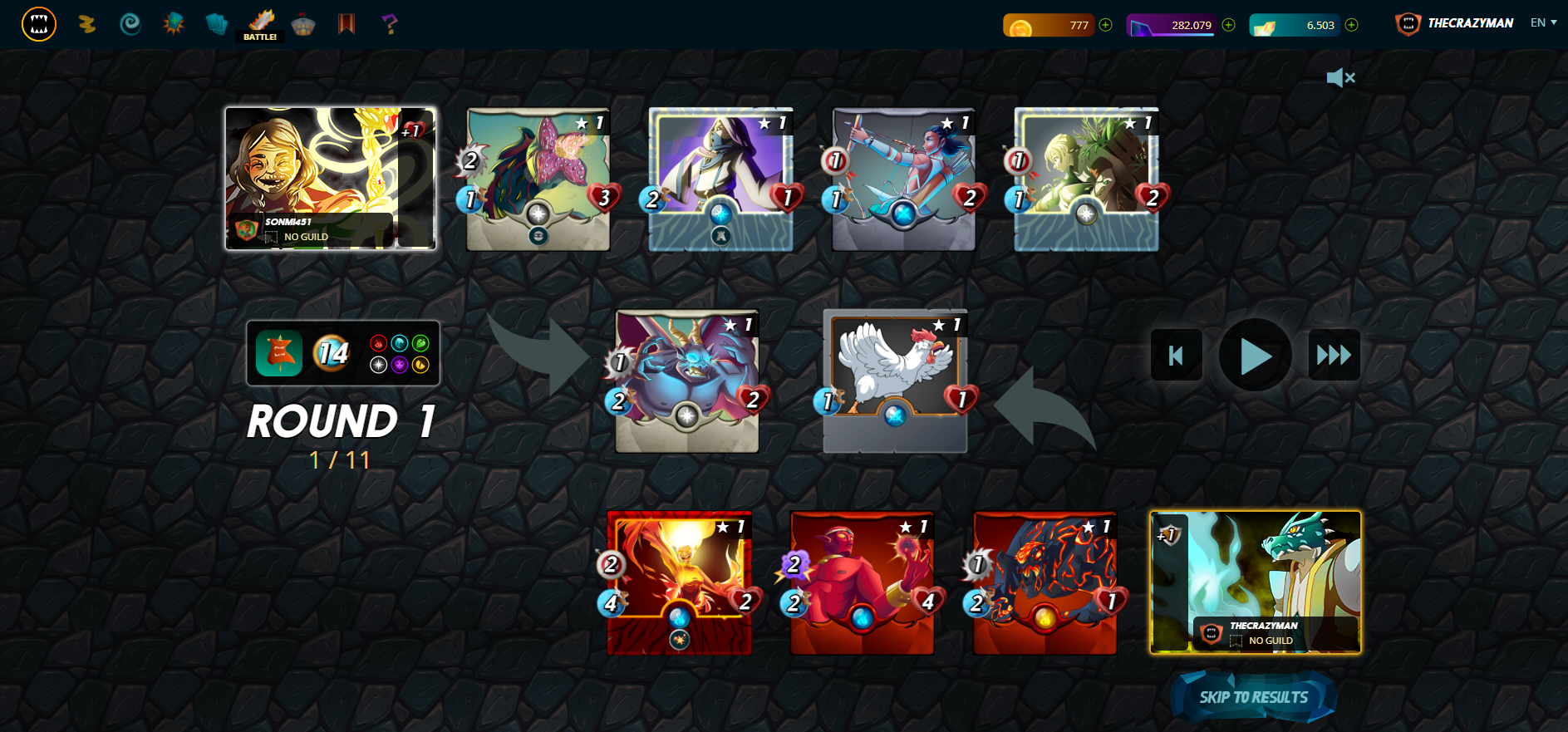The image size is (1568, 732).
Task: Click the Furious Chicken card
Action: click(895, 382)
